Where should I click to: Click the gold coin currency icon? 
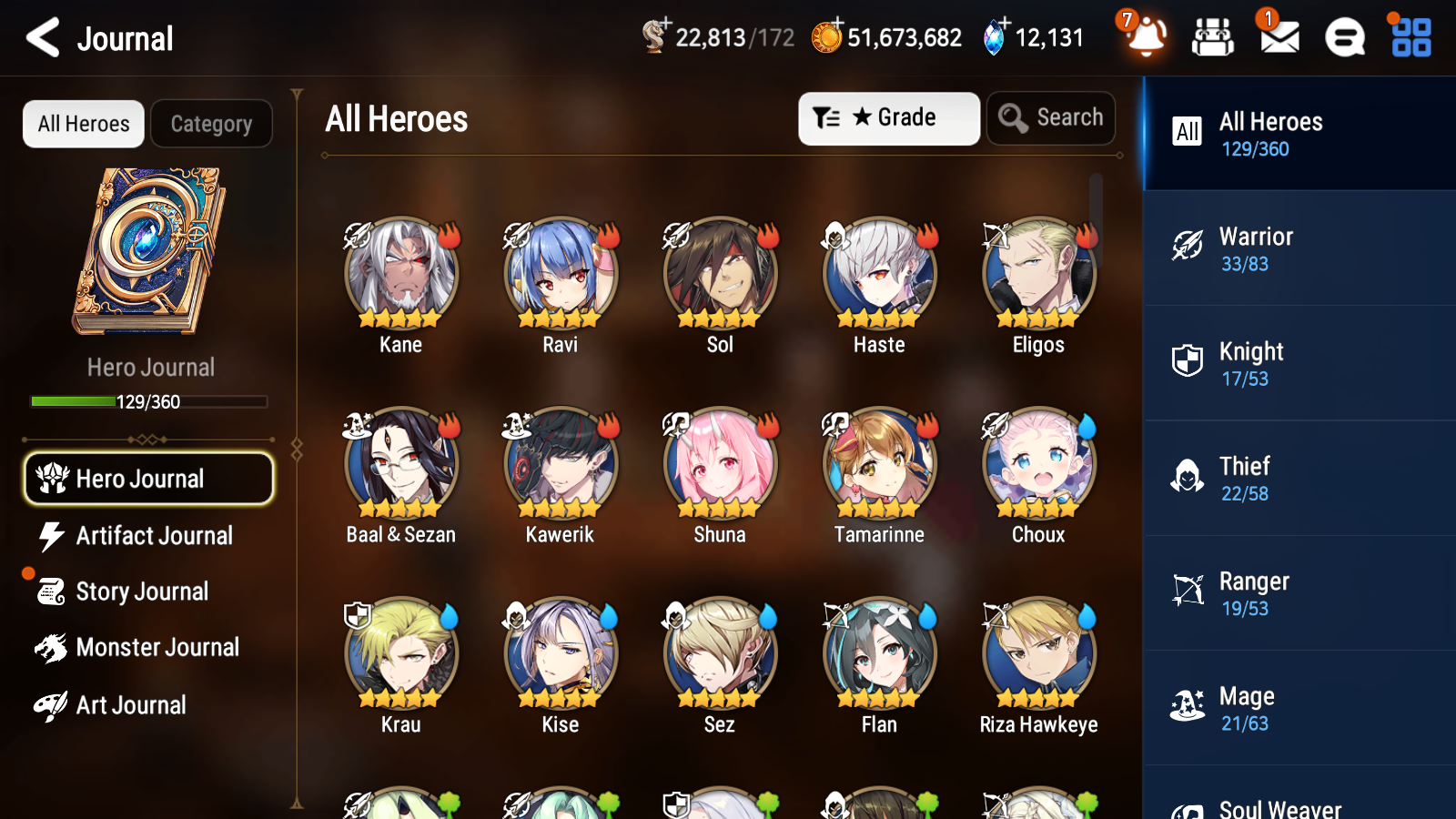coord(826,38)
